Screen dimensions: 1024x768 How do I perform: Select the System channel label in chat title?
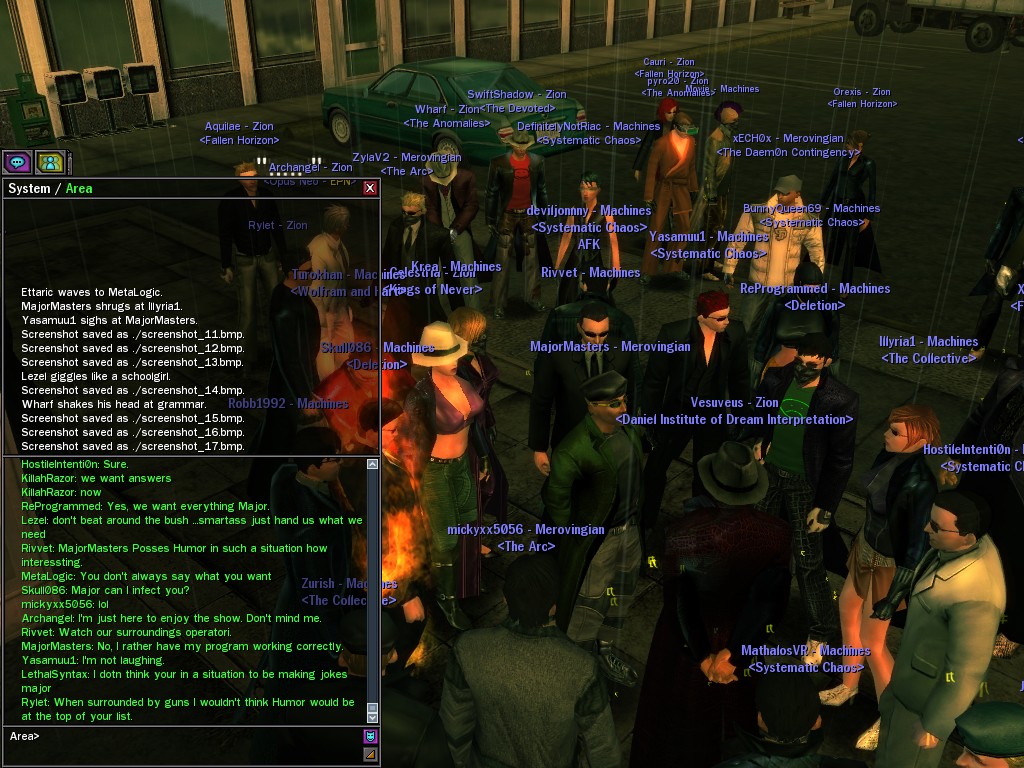pyautogui.click(x=29, y=189)
